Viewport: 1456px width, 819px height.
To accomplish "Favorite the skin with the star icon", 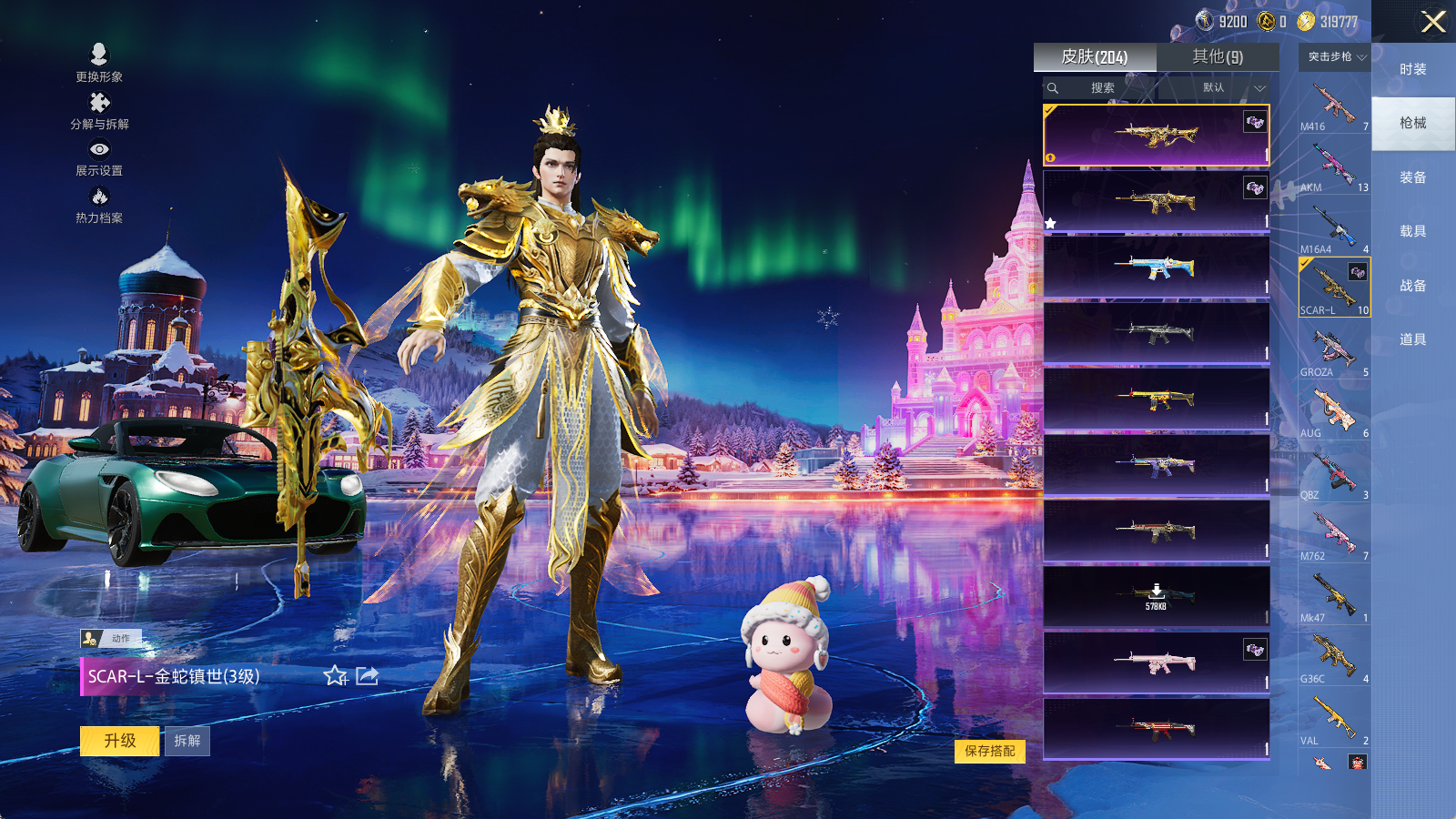I will click(x=335, y=675).
